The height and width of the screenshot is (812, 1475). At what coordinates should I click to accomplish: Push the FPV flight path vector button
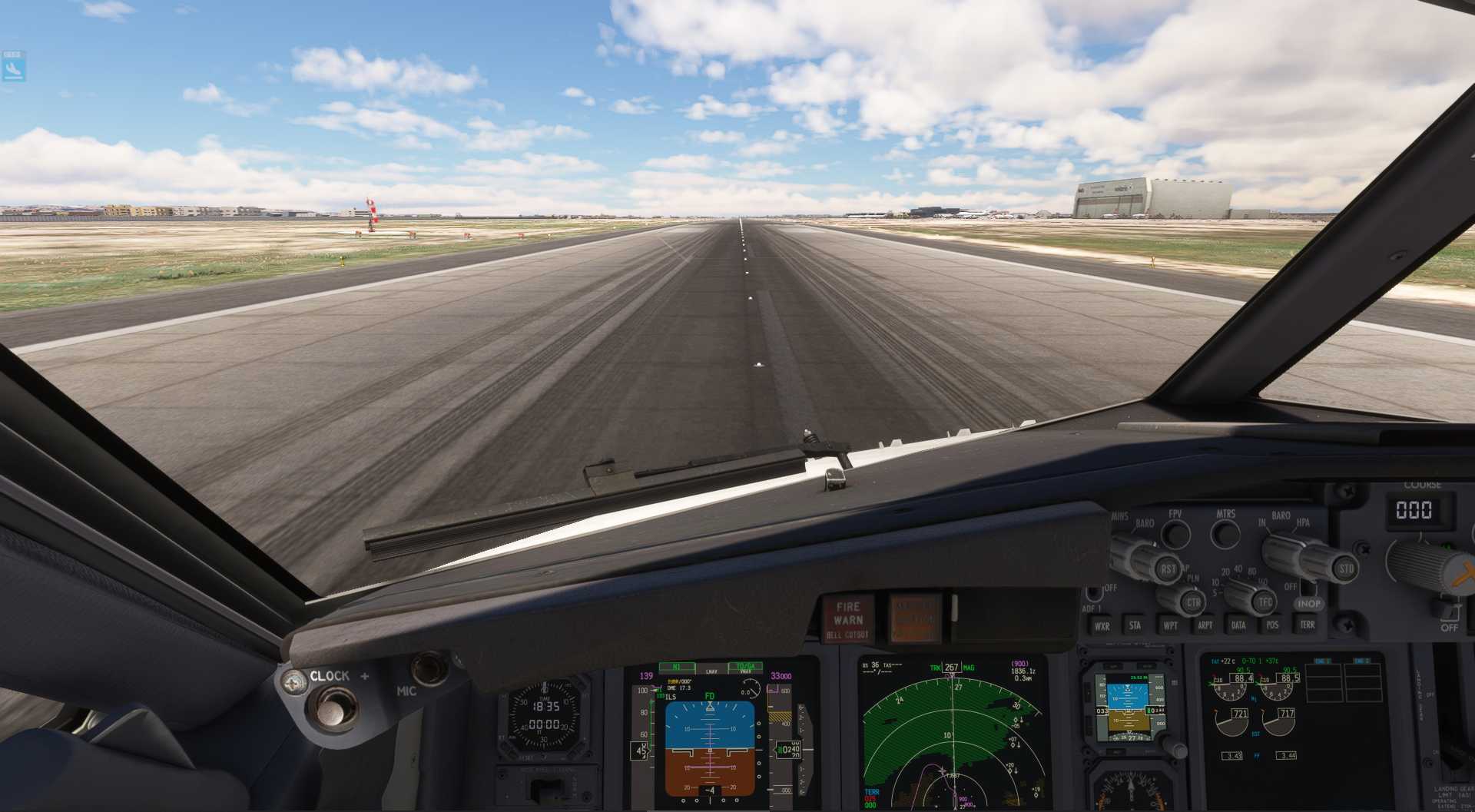1175,534
